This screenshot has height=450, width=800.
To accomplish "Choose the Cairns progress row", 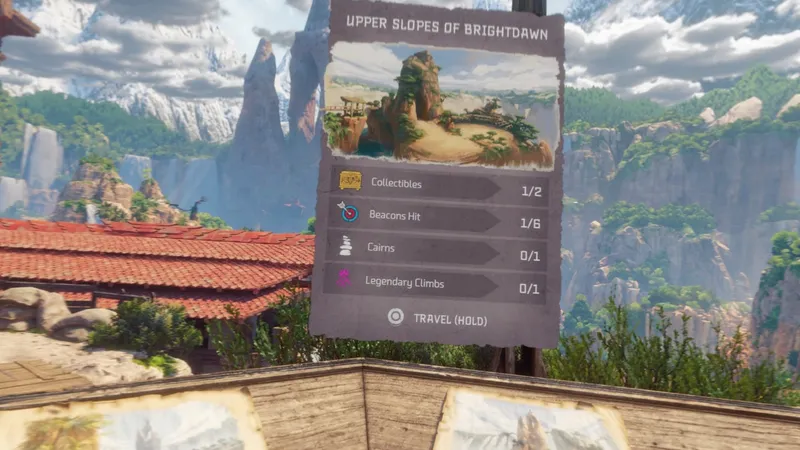I will click(x=438, y=252).
